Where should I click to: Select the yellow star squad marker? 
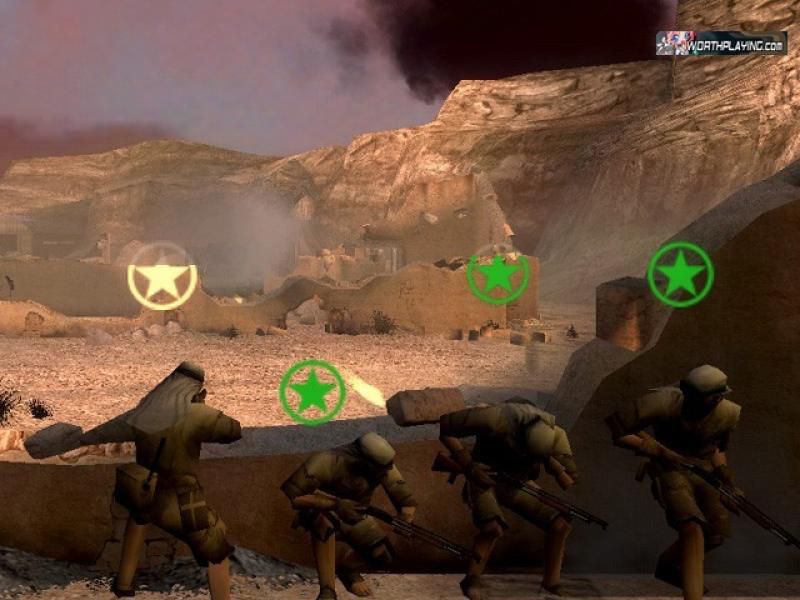pos(162,277)
